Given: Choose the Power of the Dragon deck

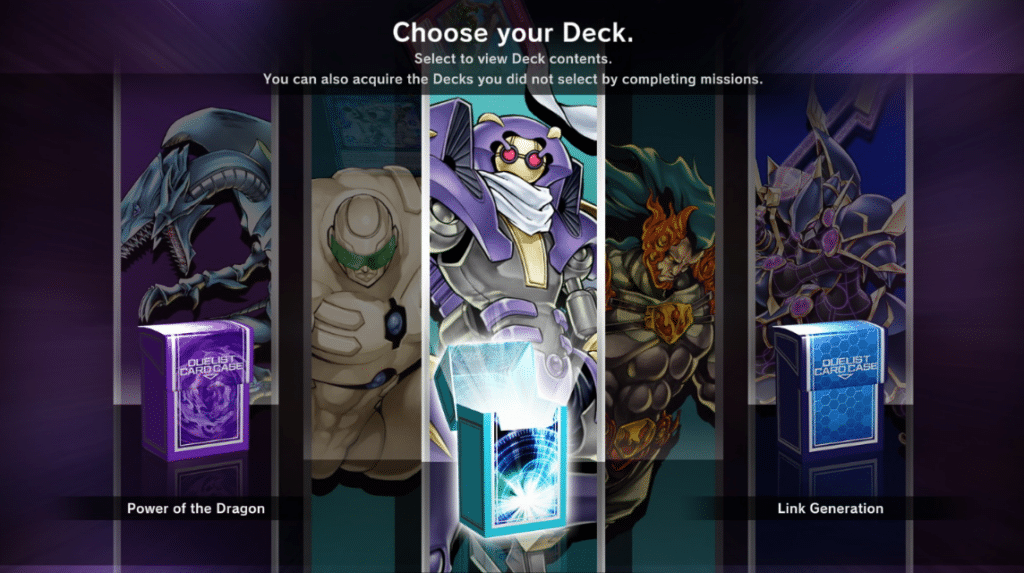Looking at the screenshot, I should pos(196,508).
